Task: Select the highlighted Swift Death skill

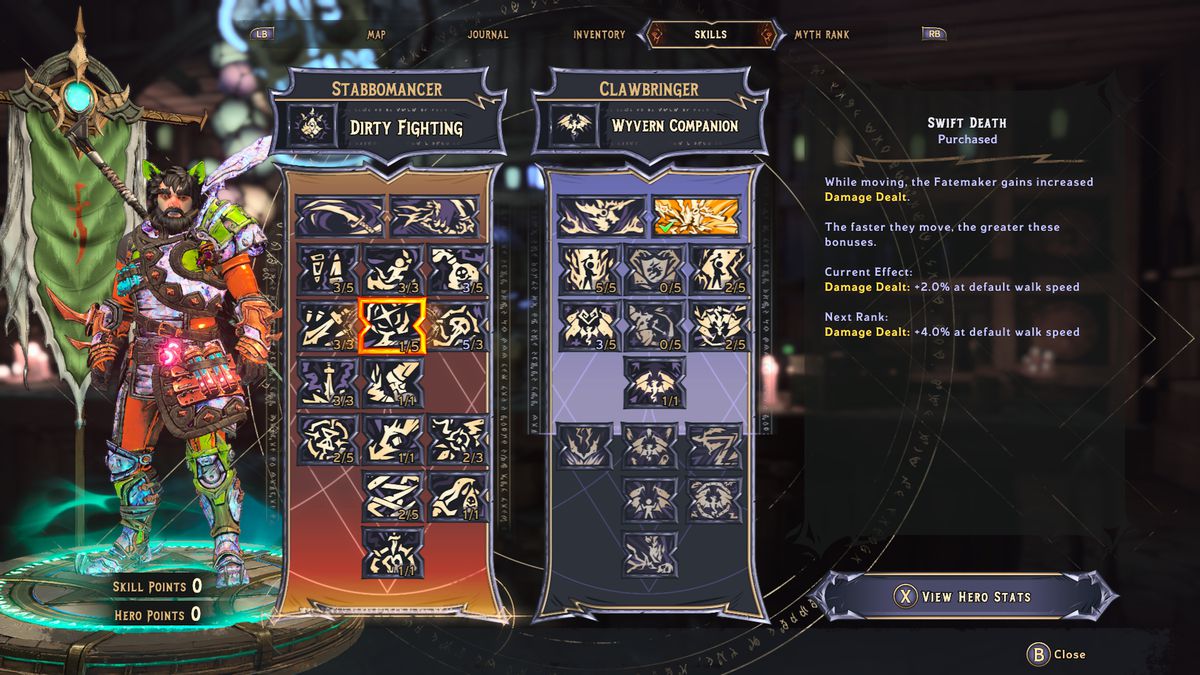Action: tap(392, 327)
